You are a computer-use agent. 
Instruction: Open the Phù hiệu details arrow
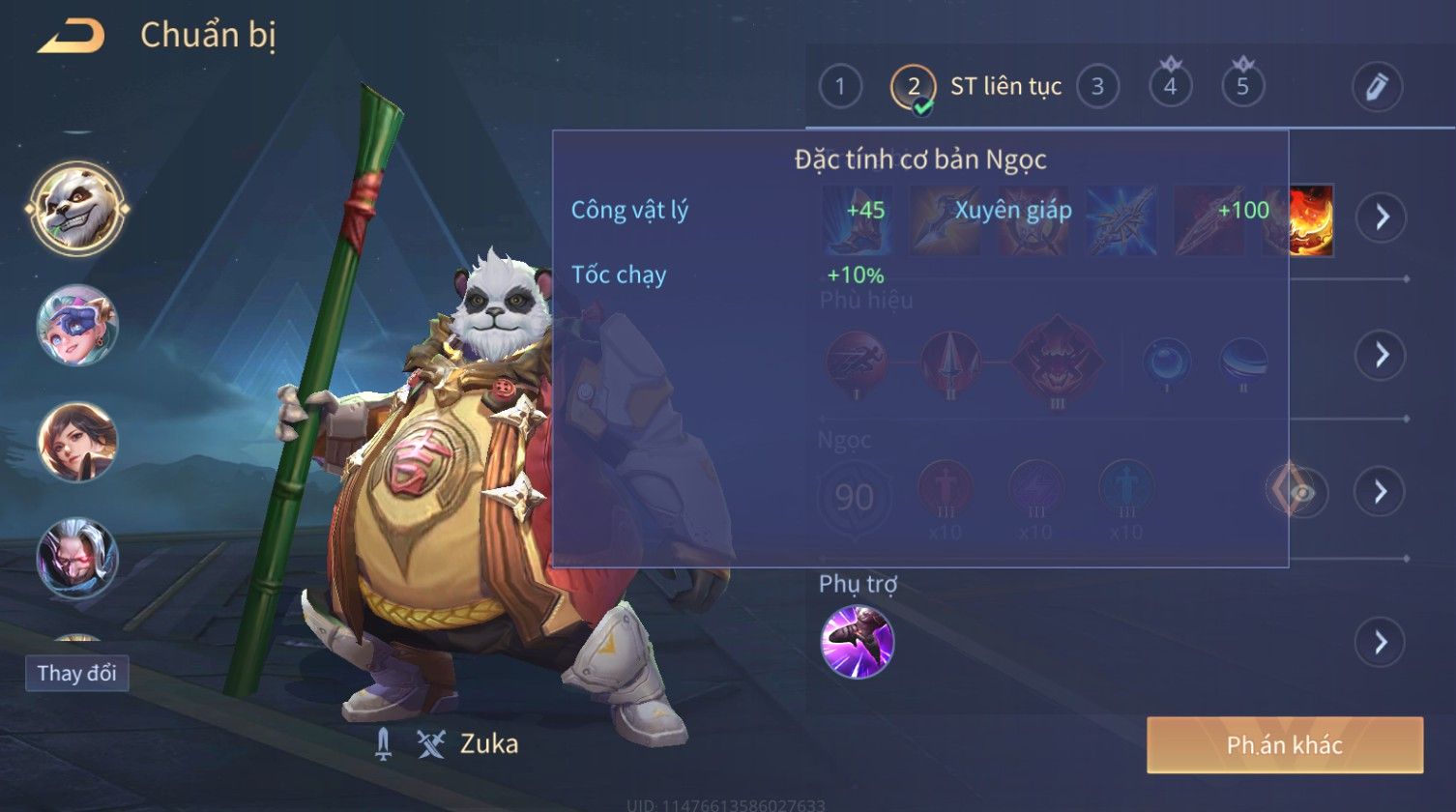pyautogui.click(x=1381, y=355)
